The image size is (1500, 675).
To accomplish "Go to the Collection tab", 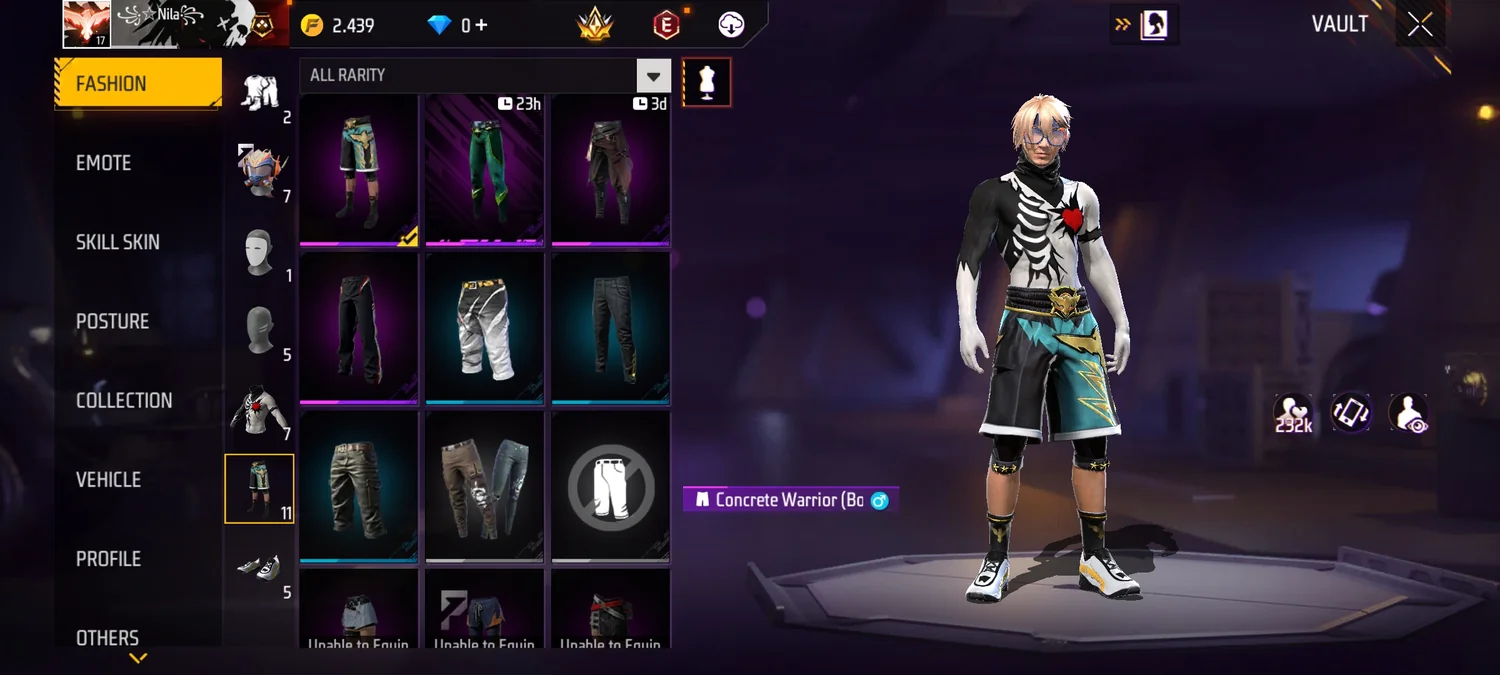I will point(124,400).
